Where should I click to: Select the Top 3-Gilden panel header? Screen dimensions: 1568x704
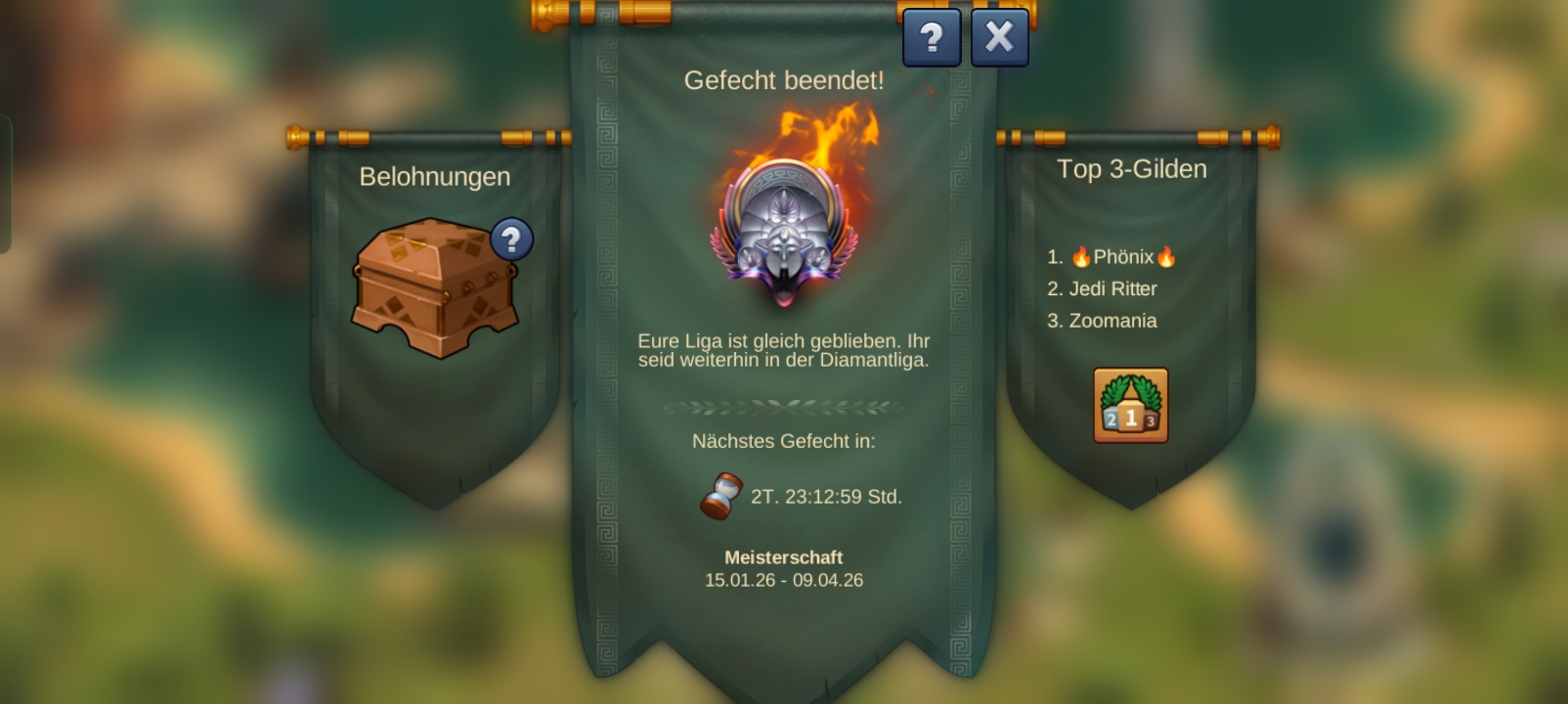1131,168
